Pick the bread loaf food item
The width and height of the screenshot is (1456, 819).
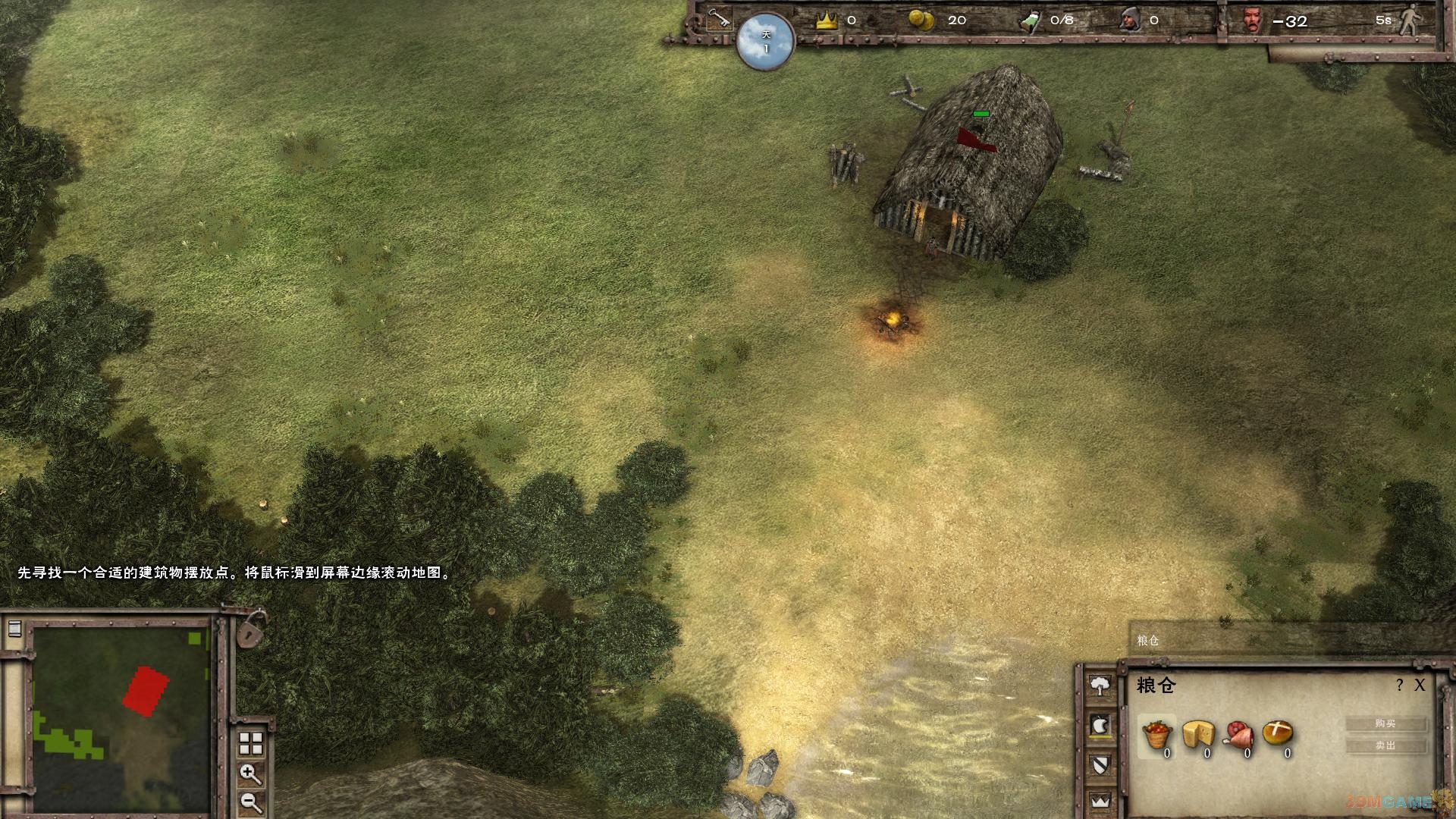1278,733
